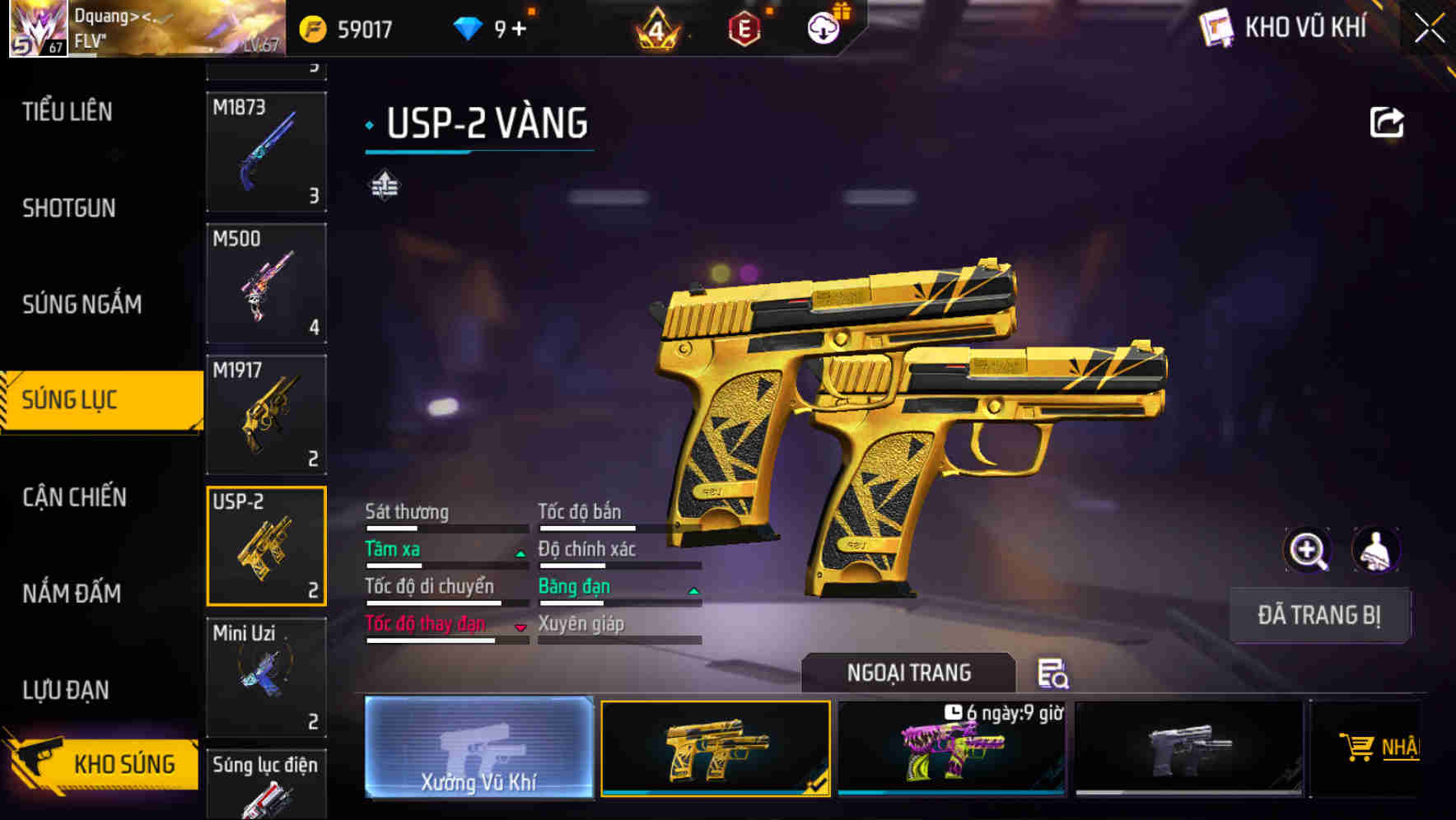The width and height of the screenshot is (1456, 820).
Task: Open the red E event badge
Action: tap(745, 27)
